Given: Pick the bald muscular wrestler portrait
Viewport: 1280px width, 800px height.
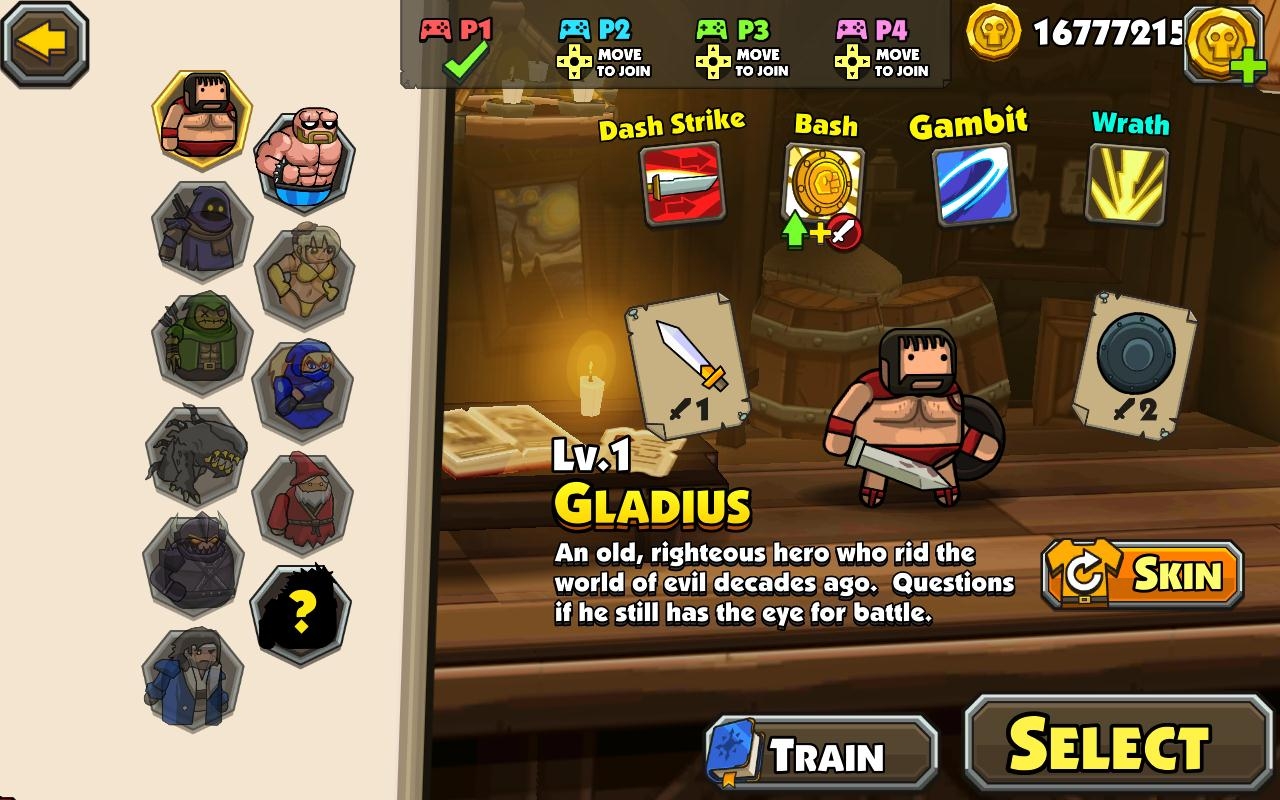Looking at the screenshot, I should point(303,160).
